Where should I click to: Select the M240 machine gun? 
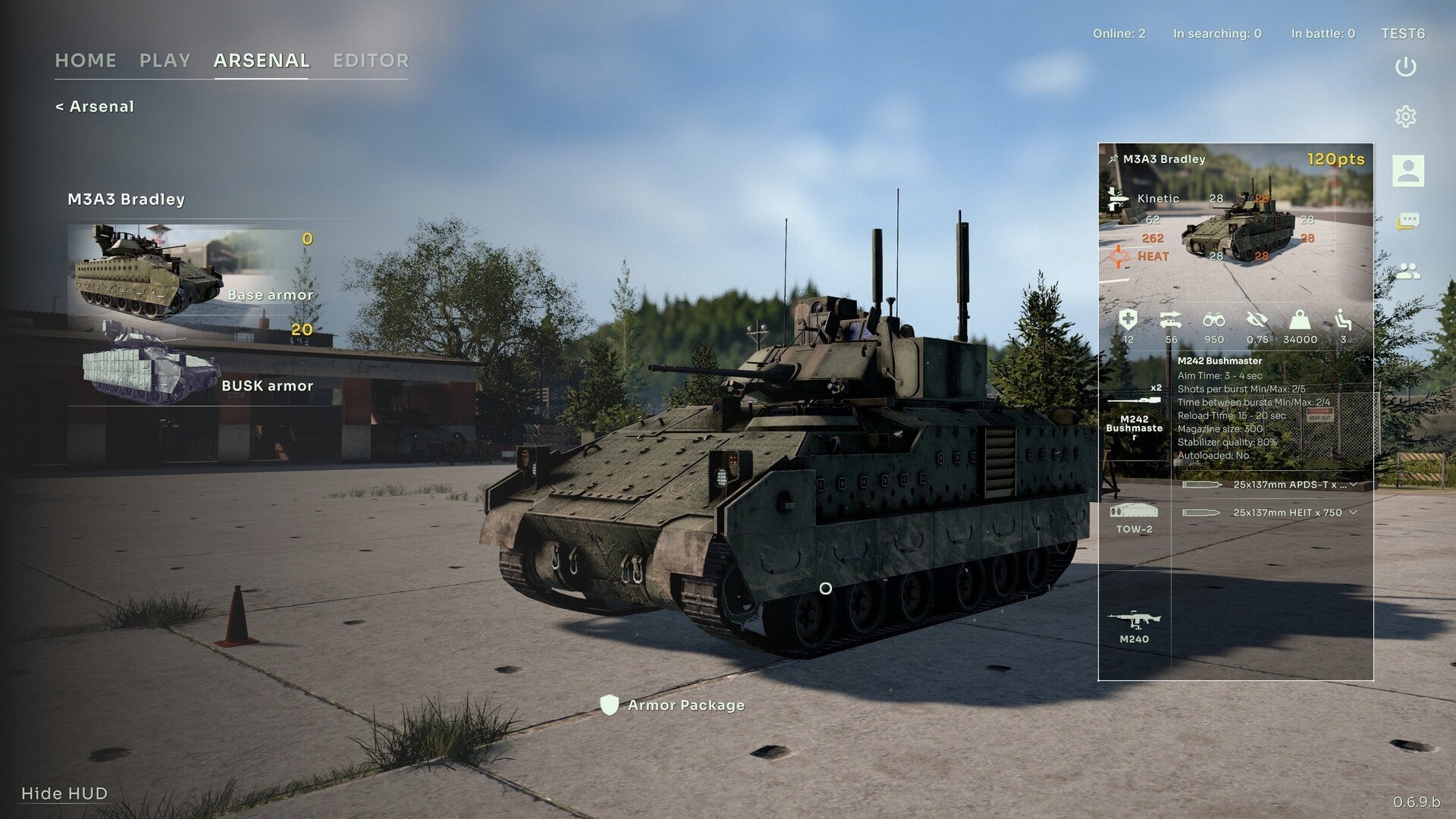(1134, 627)
